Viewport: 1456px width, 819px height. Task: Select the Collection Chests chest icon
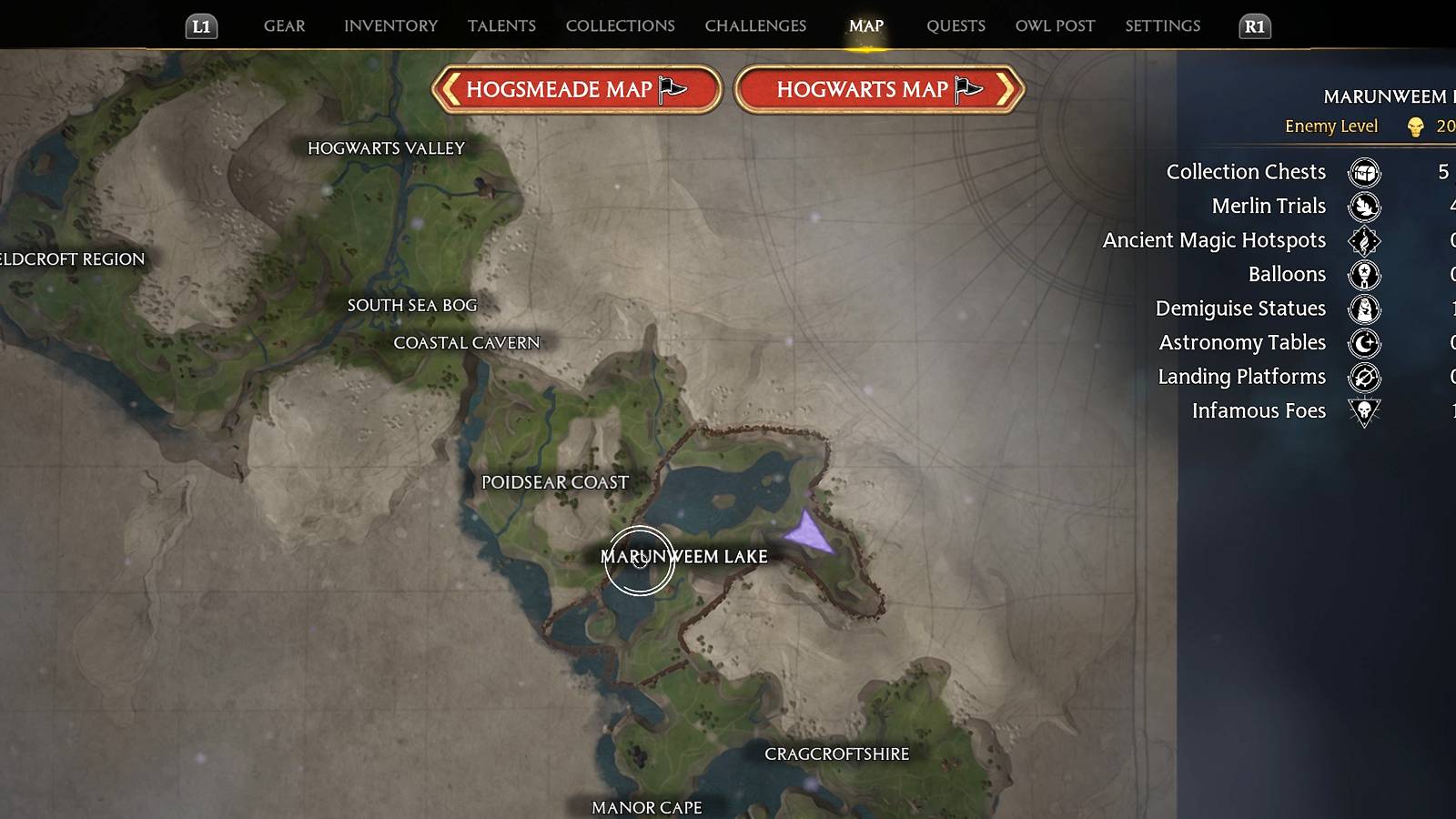click(x=1362, y=172)
